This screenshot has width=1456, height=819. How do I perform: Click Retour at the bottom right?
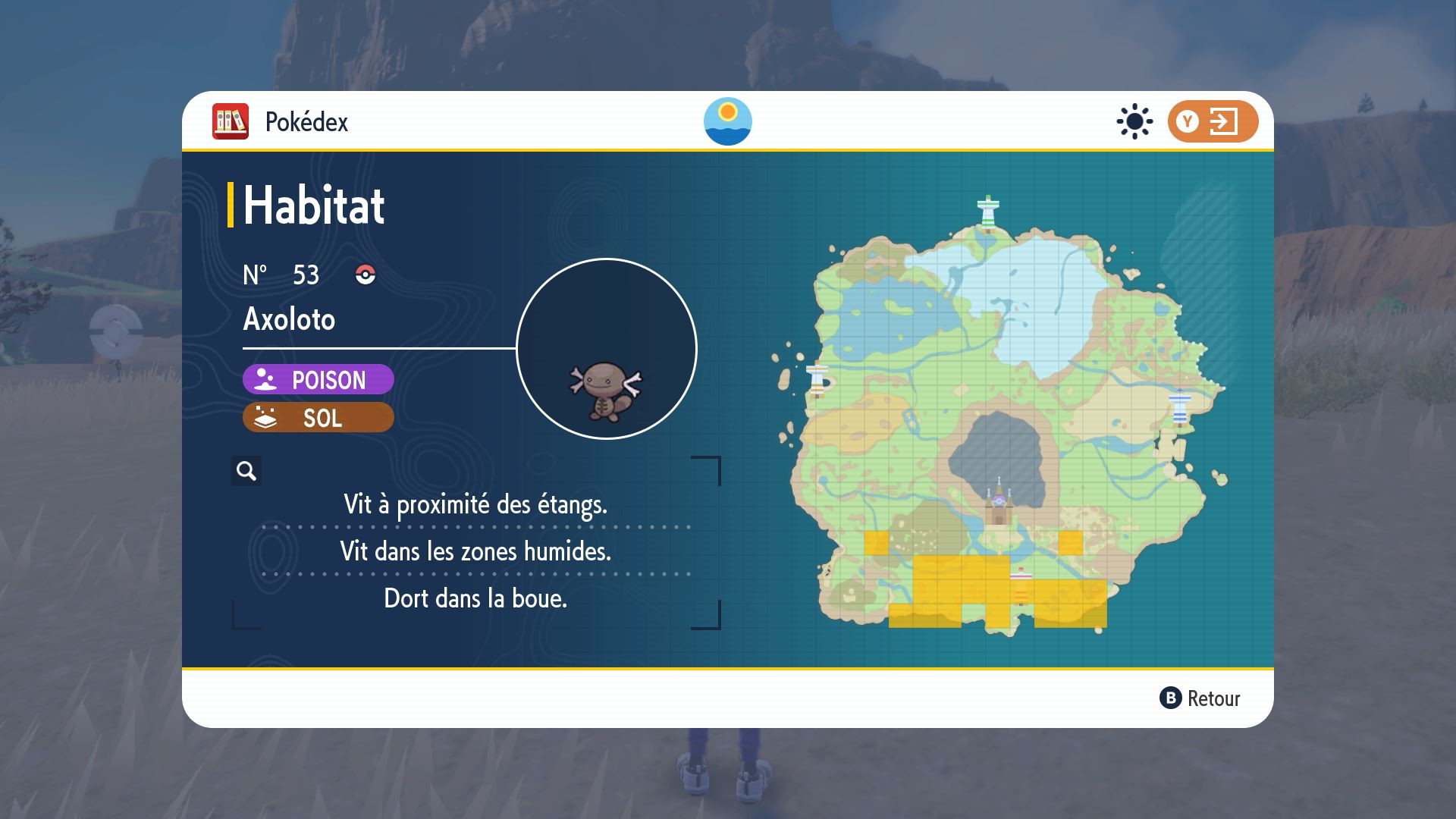pyautogui.click(x=1205, y=698)
